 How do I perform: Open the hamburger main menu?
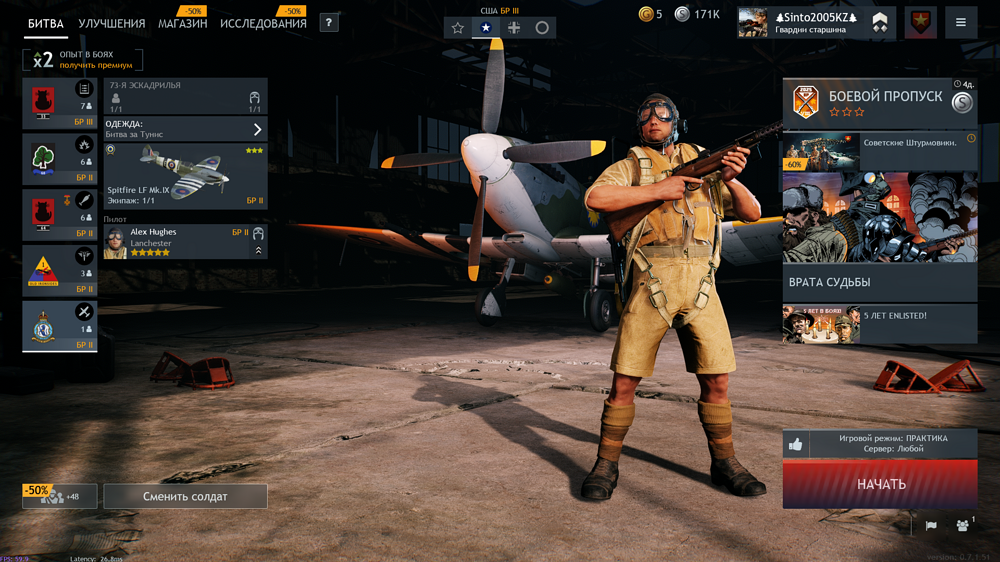click(961, 23)
